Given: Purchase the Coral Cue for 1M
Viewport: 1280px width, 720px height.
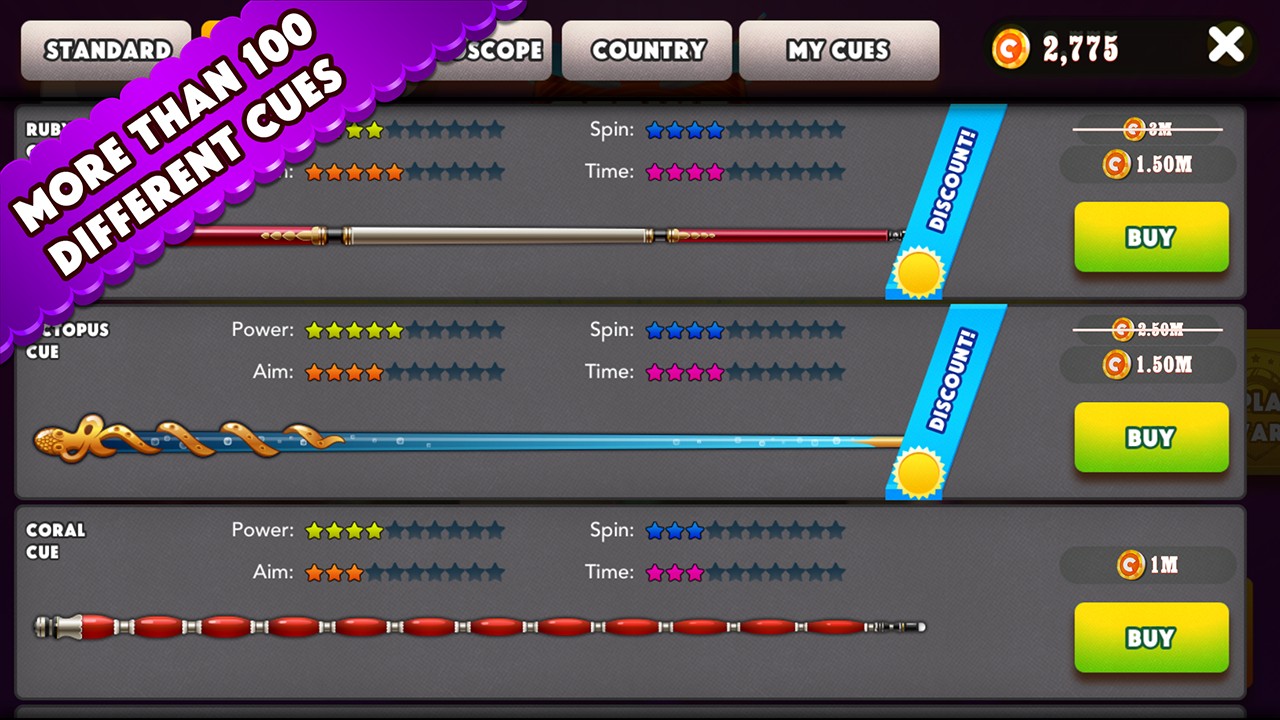Looking at the screenshot, I should point(1151,638).
